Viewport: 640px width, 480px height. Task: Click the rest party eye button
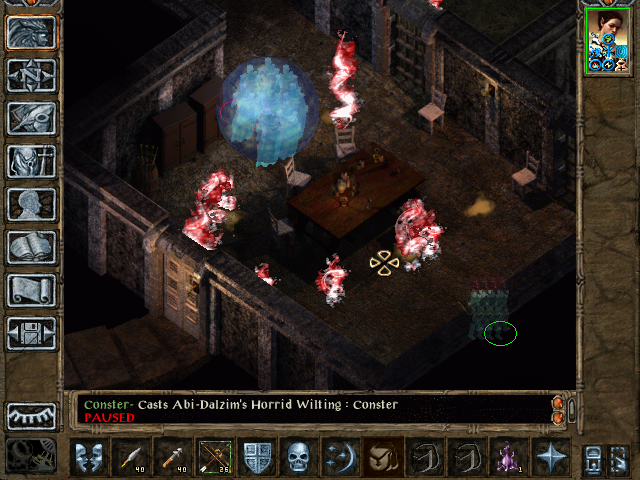tap(31, 415)
